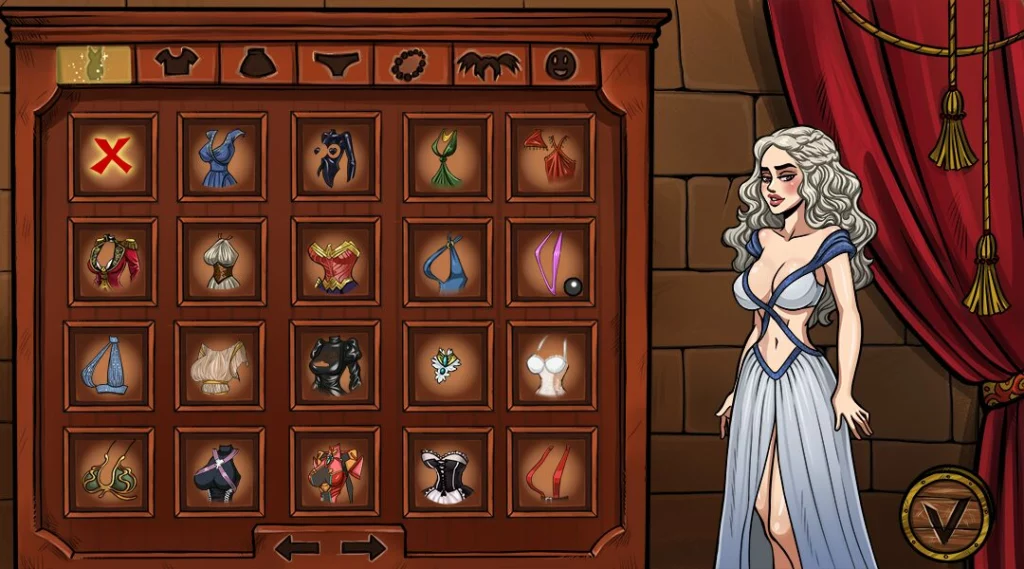Select the red strap harness top

point(551,472)
